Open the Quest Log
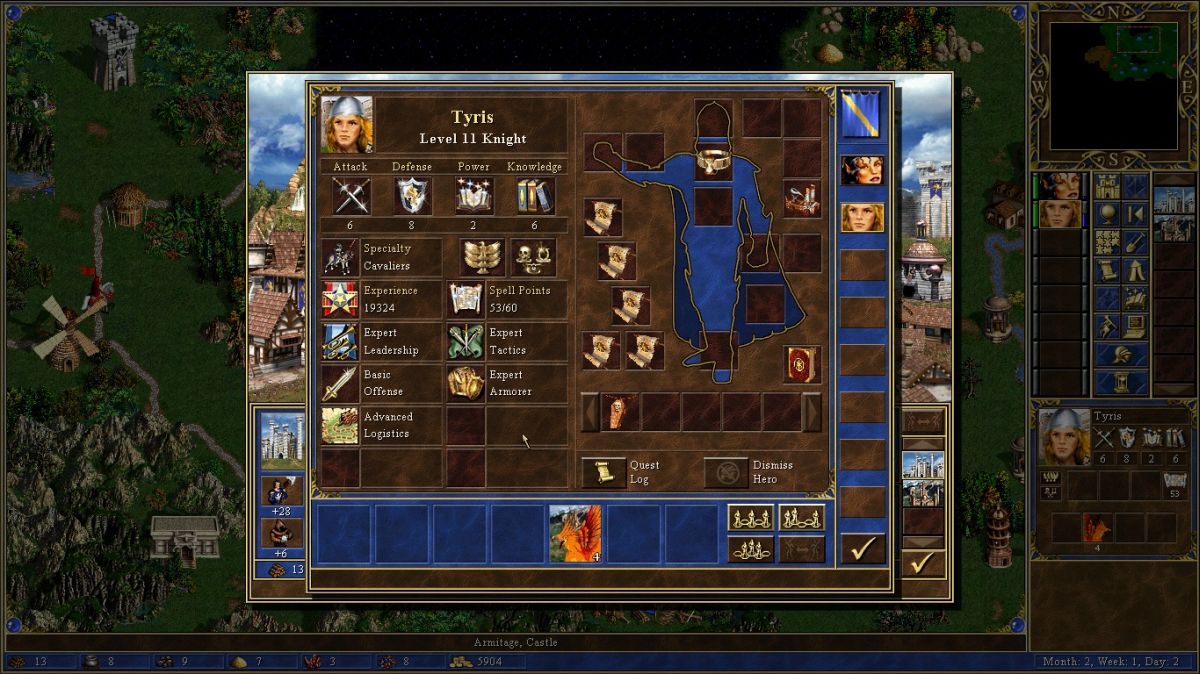Image resolution: width=1200 pixels, height=674 pixels. 604,472
